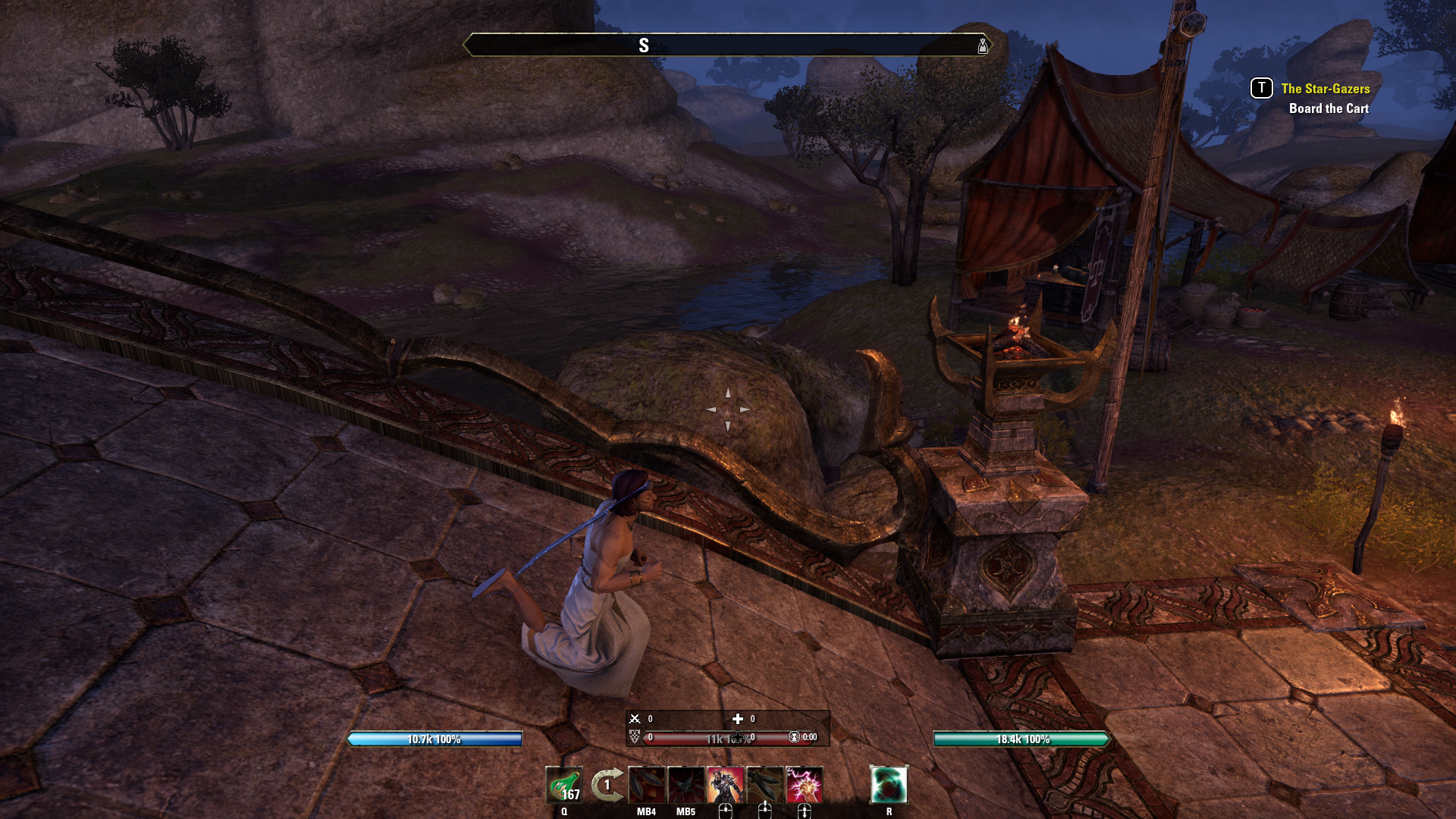This screenshot has height=819, width=1456.
Task: Activate the twin dark blades ability
Action: click(647, 785)
